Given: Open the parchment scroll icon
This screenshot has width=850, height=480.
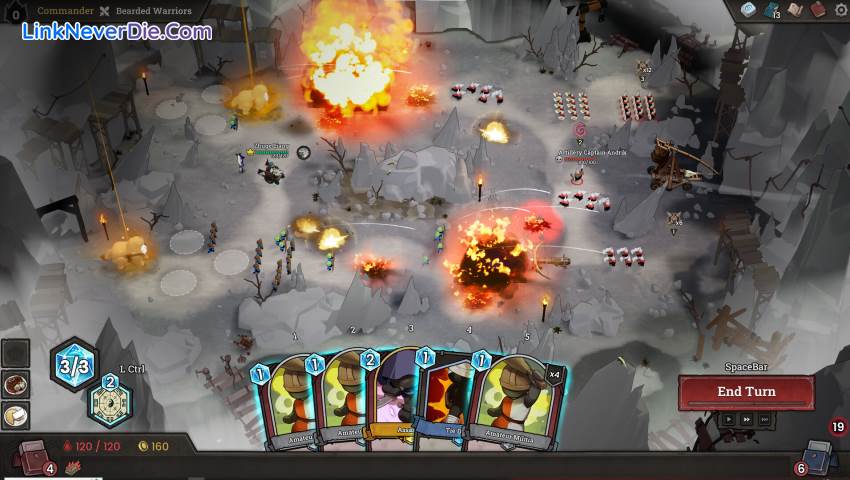Looking at the screenshot, I should [x=795, y=9].
